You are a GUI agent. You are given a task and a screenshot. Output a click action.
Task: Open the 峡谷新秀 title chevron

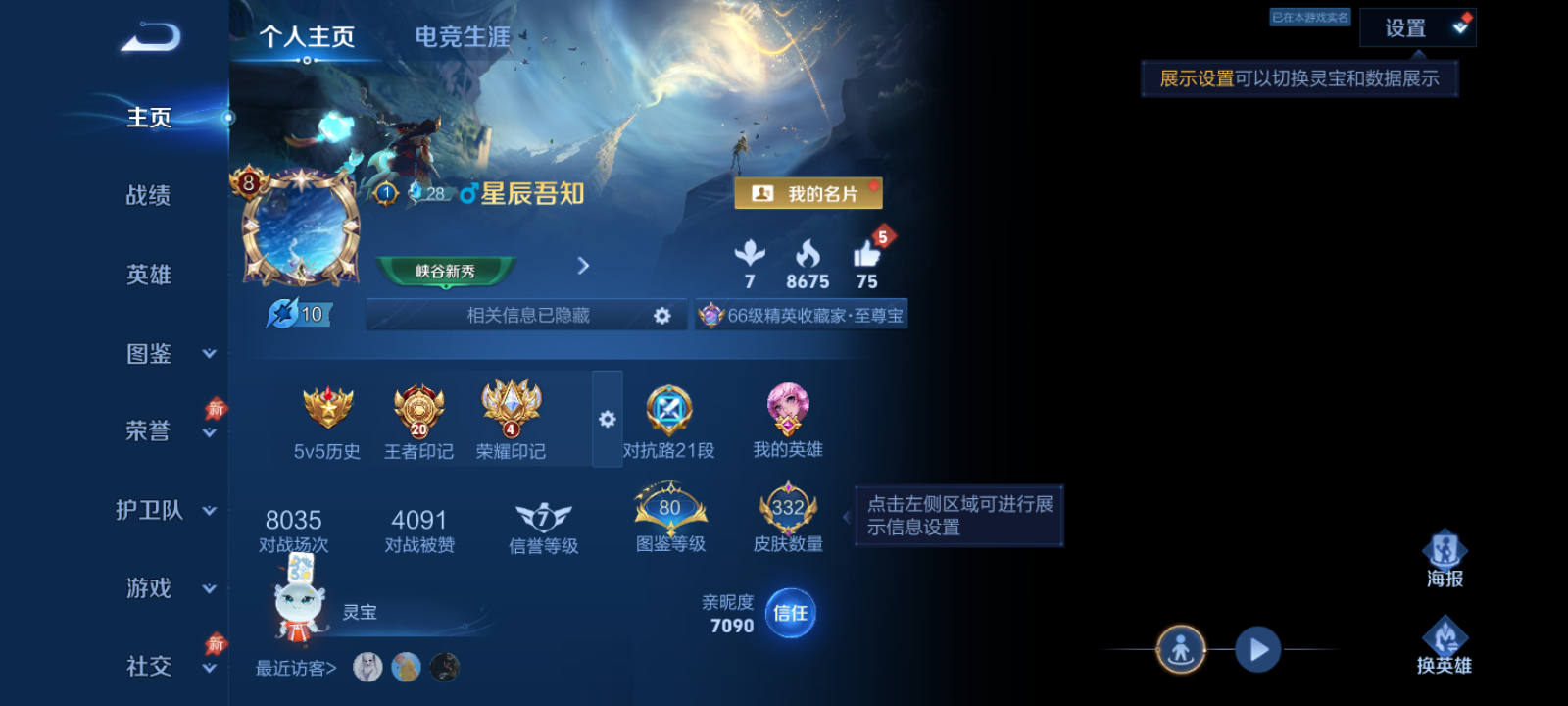pos(583,266)
